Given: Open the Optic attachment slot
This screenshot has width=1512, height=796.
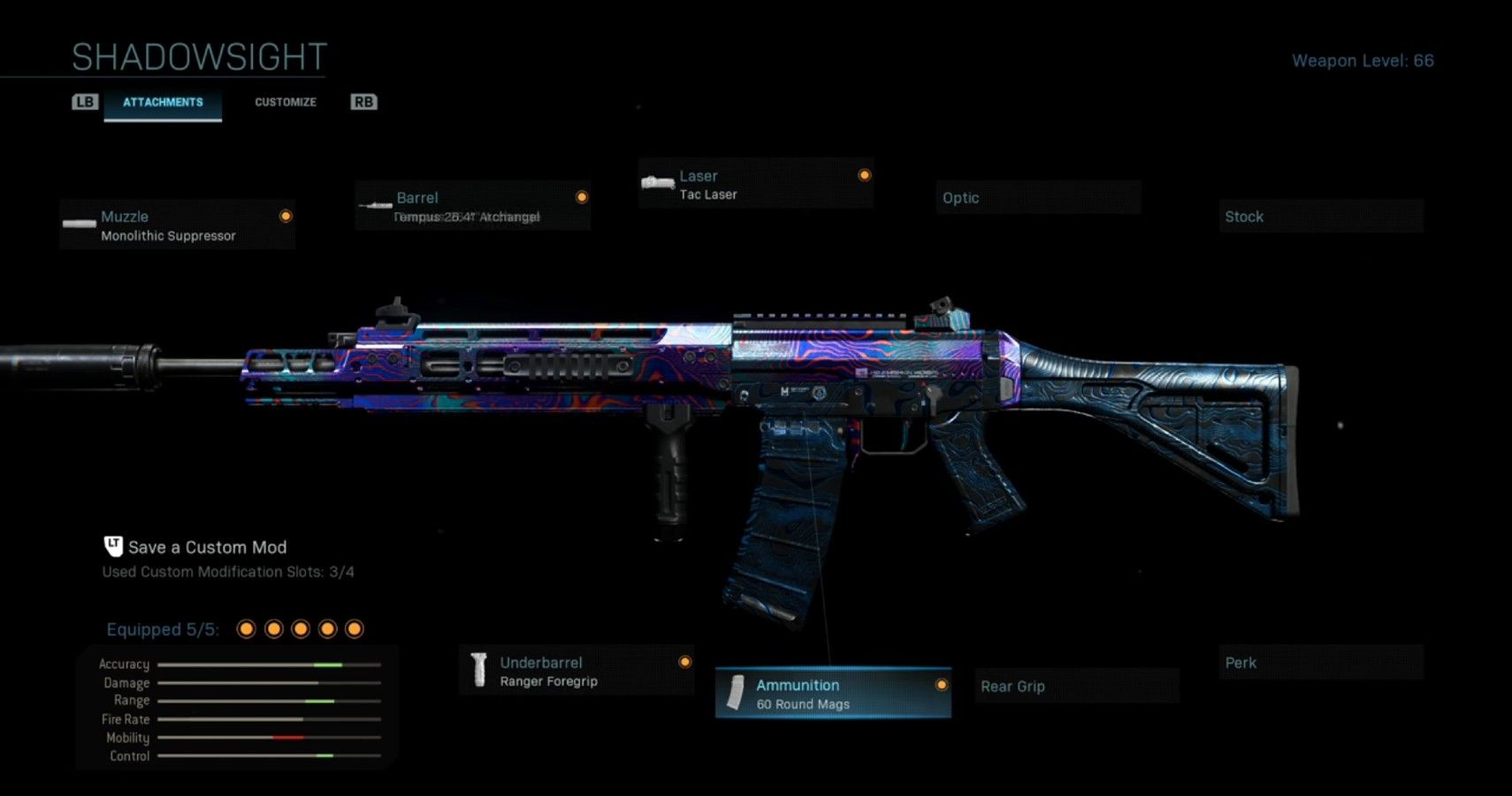Looking at the screenshot, I should pos(1039,197).
